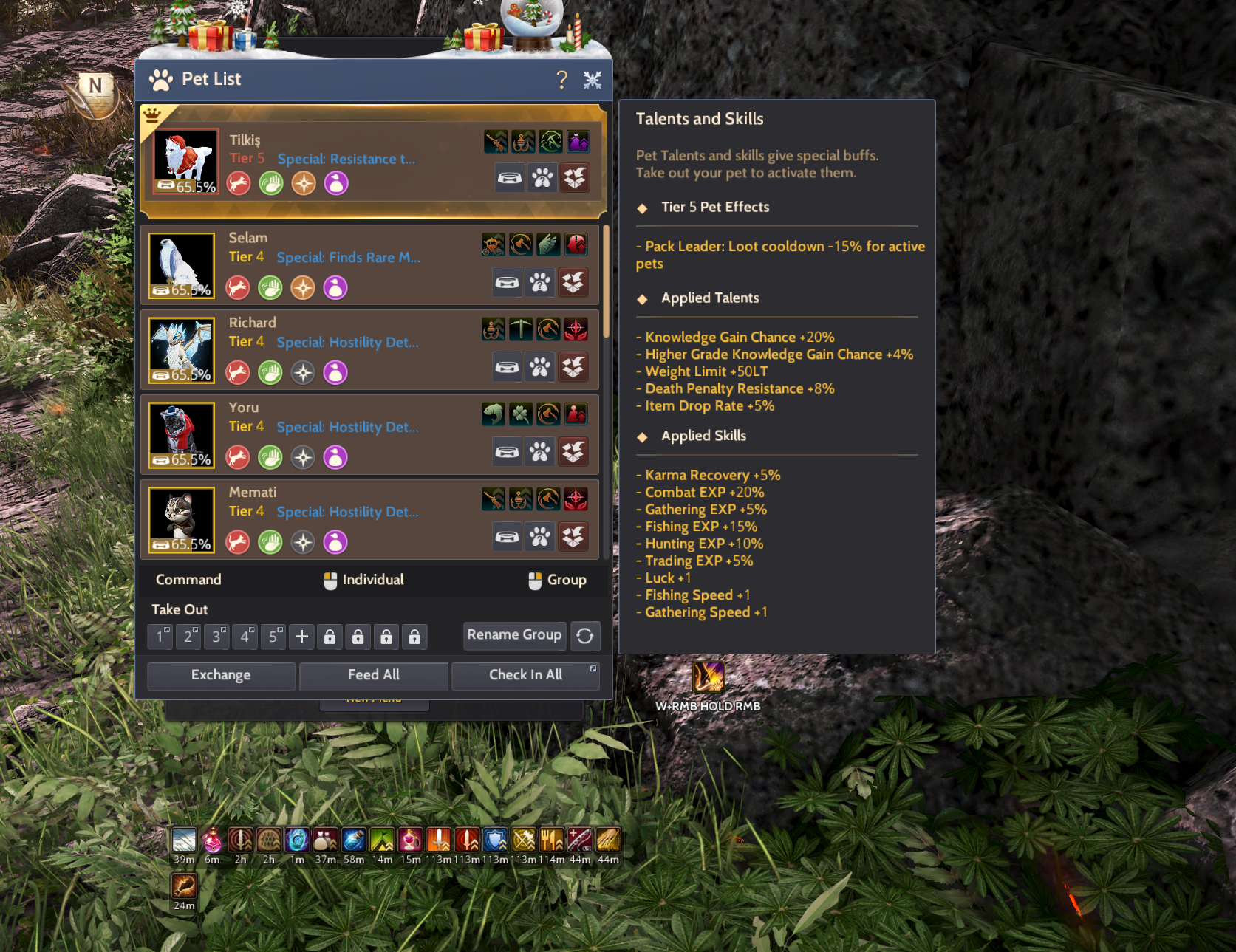Select the red hostility detection icon on Memati
The image size is (1236, 952).
[x=576, y=499]
